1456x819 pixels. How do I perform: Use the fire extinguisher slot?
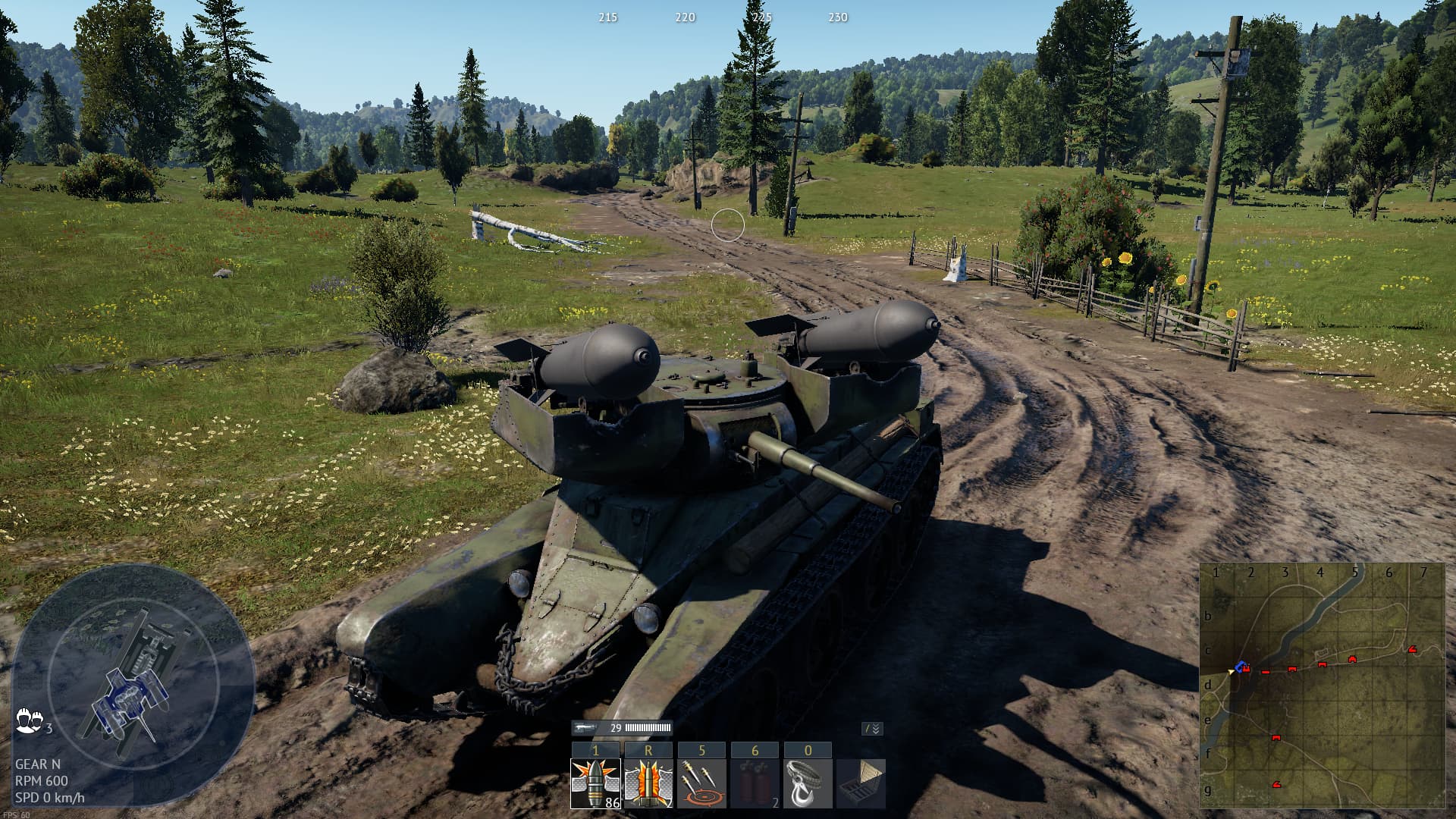point(755,783)
